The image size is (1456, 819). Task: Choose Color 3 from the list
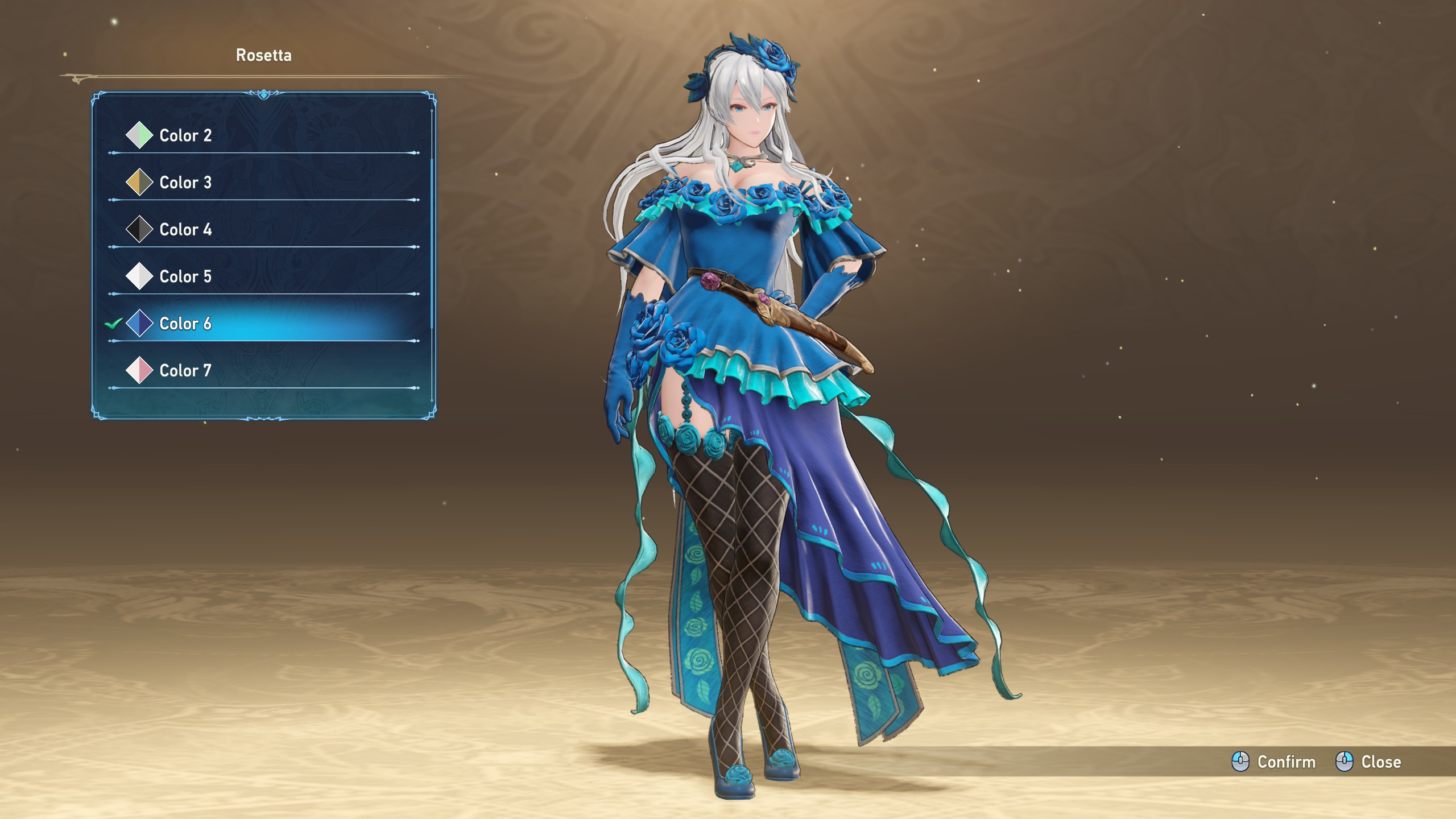pos(185,183)
